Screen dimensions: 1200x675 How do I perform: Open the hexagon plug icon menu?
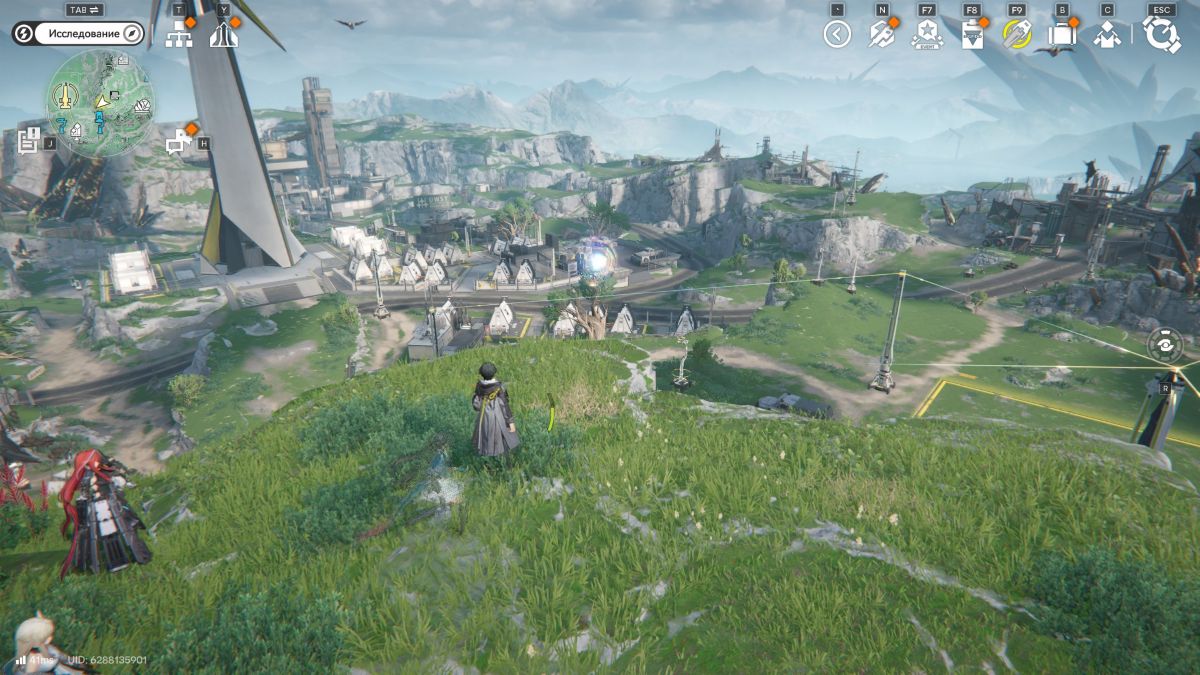click(x=881, y=35)
